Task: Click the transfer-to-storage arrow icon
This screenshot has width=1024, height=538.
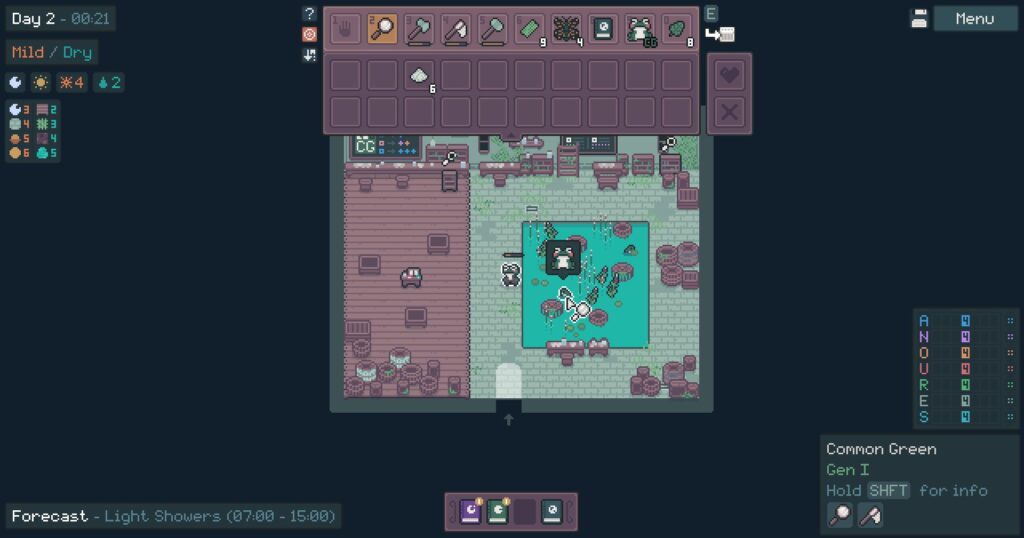Action: click(720, 35)
